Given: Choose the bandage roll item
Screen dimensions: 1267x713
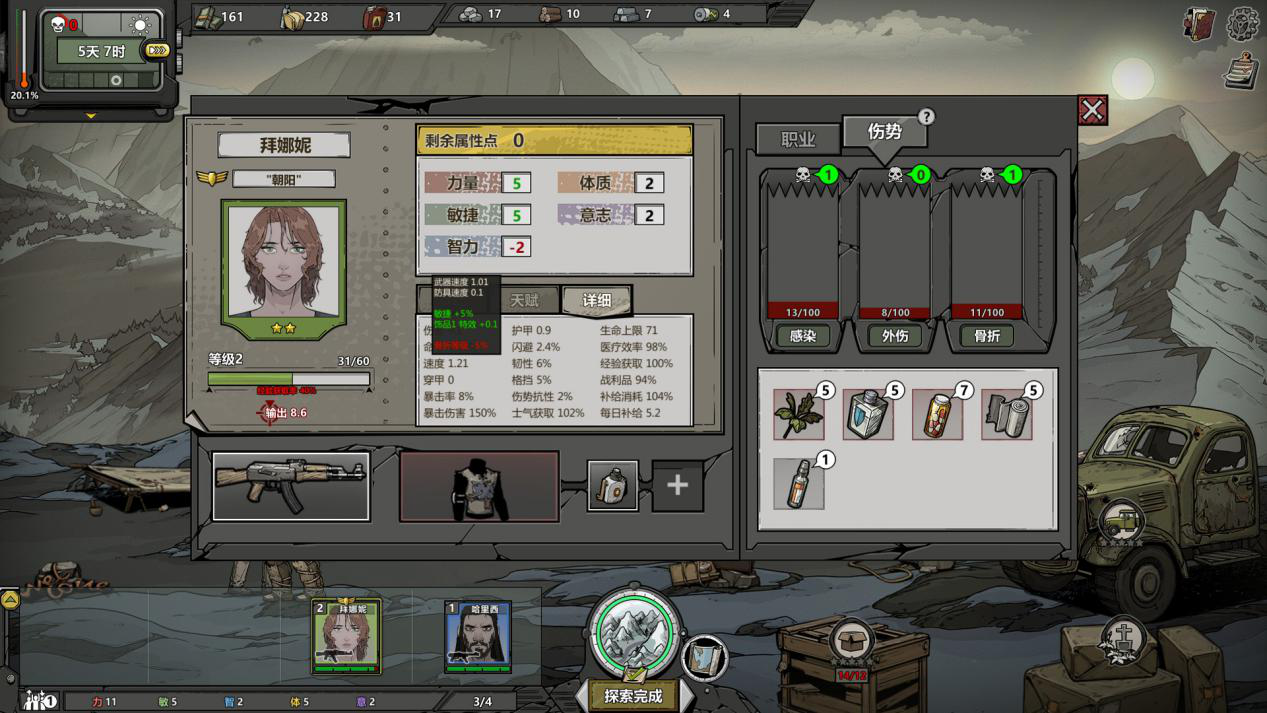Looking at the screenshot, I should [x=1006, y=415].
